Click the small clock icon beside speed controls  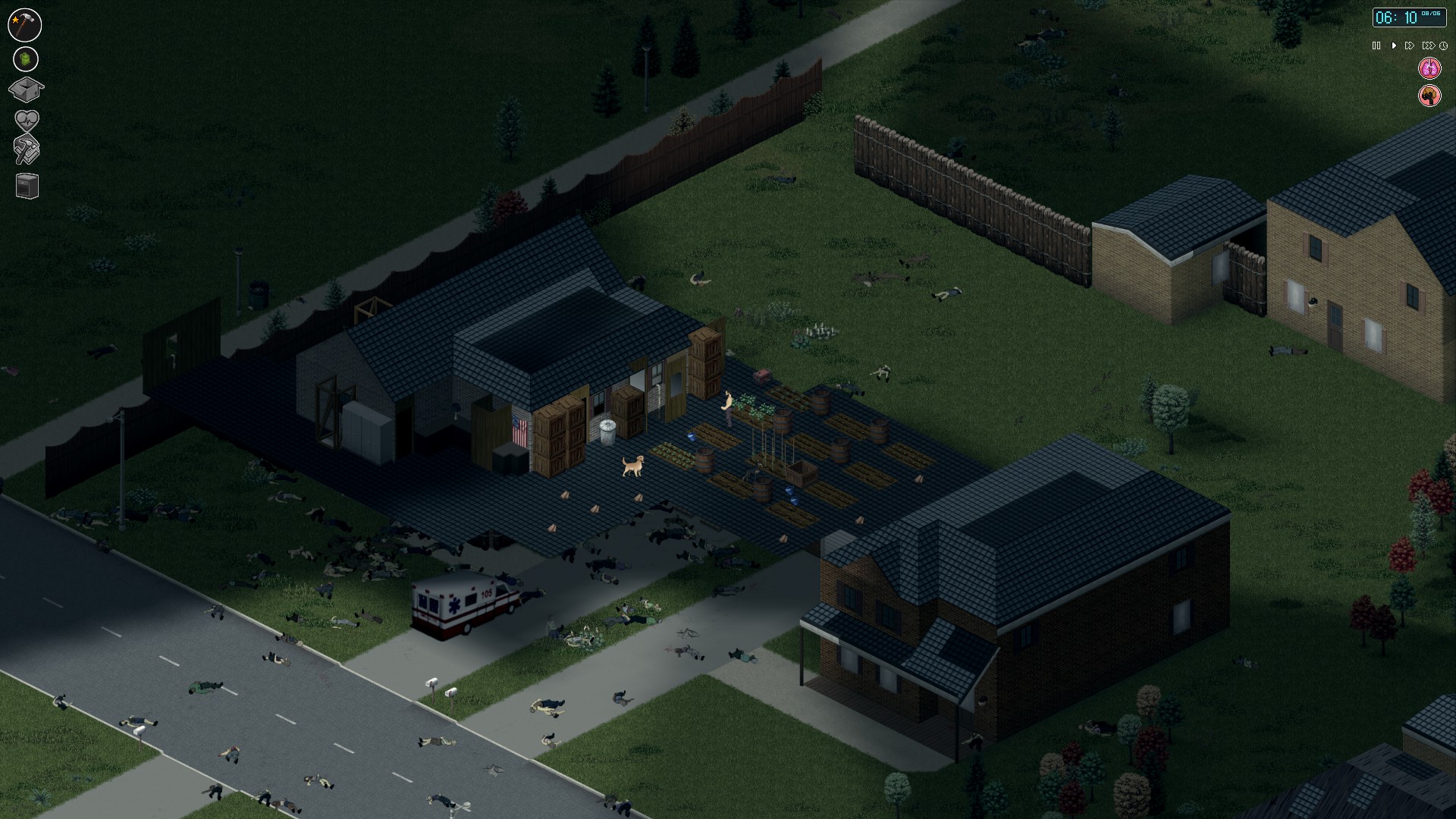pos(1444,45)
